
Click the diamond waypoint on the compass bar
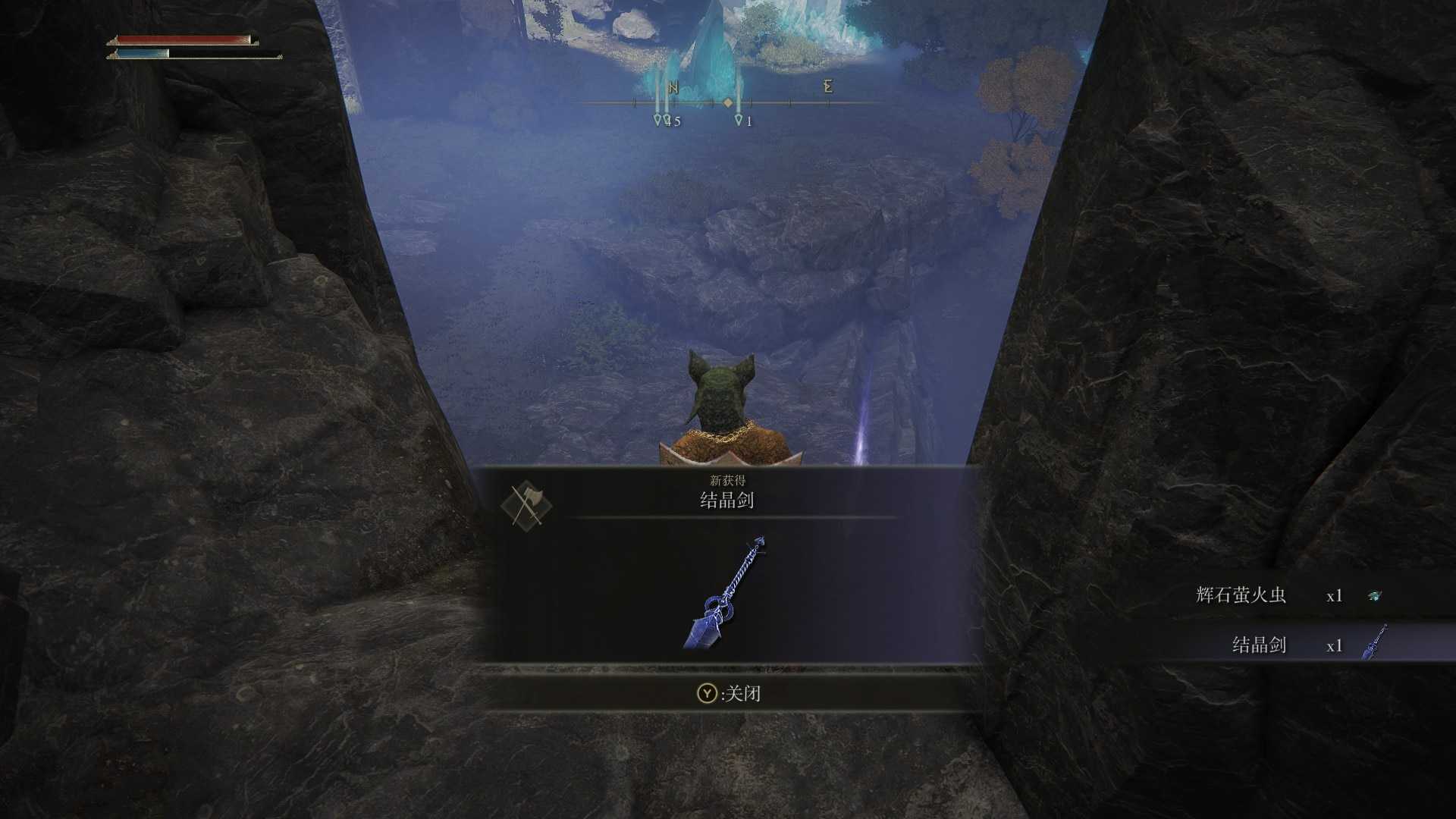tap(730, 102)
